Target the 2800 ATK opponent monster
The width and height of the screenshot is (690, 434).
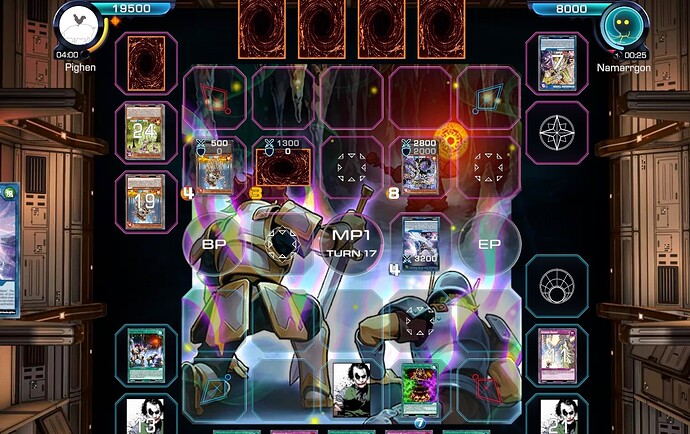point(421,169)
